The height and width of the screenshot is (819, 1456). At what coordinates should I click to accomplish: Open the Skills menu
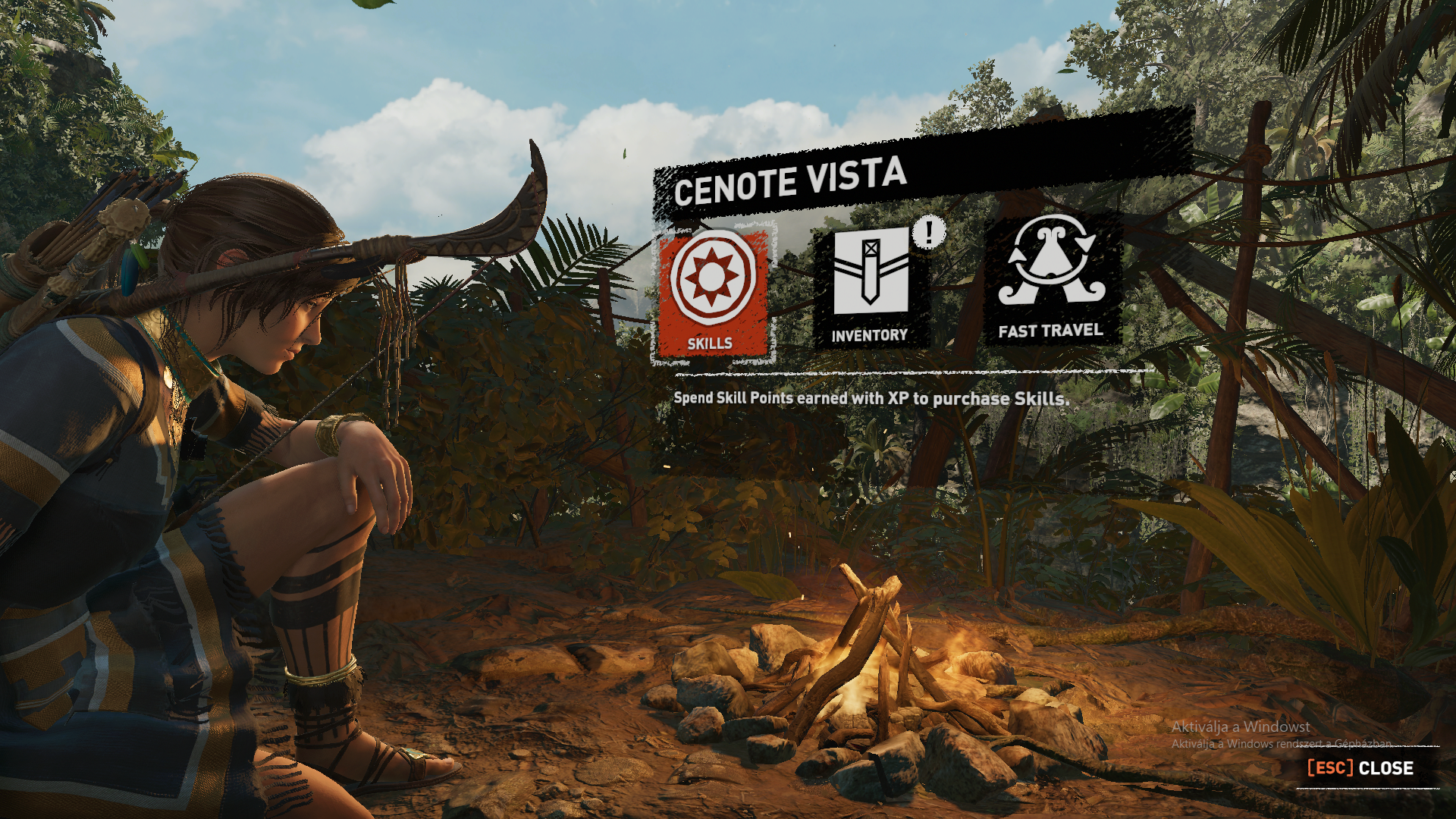coord(712,292)
